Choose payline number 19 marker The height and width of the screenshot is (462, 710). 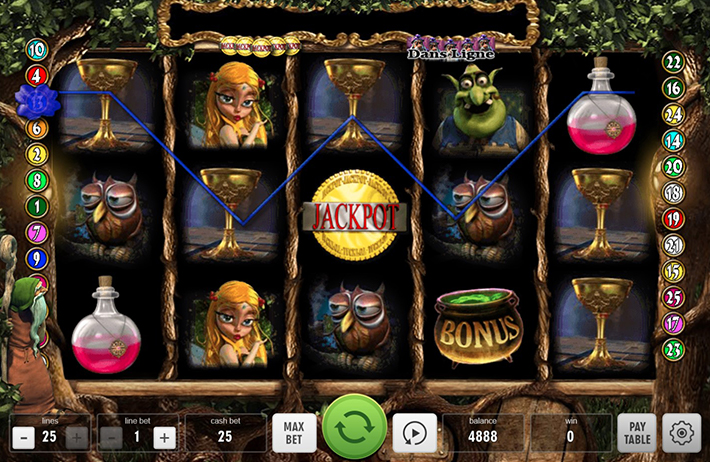673,219
